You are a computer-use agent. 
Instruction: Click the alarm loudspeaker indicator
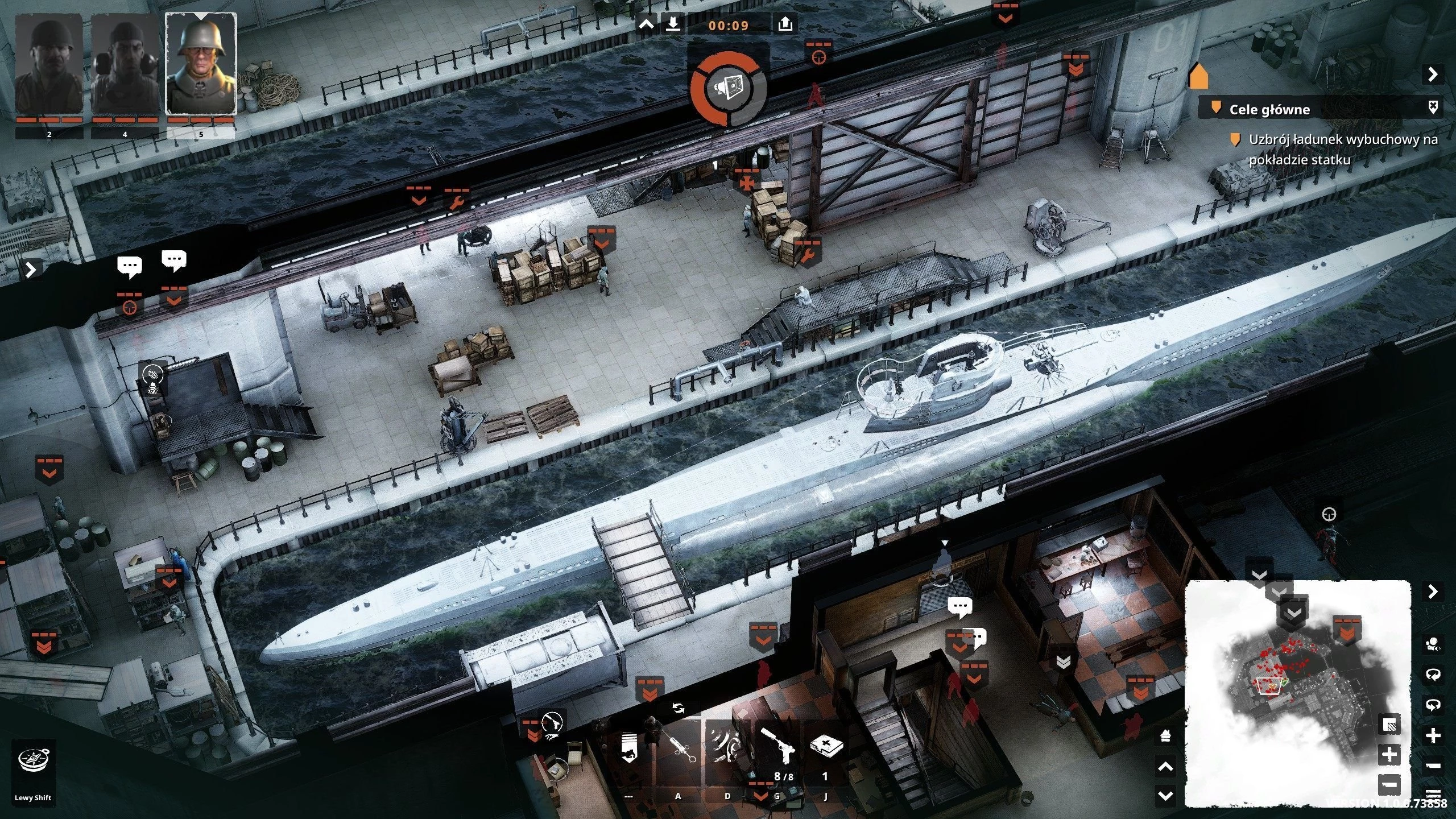point(729,88)
